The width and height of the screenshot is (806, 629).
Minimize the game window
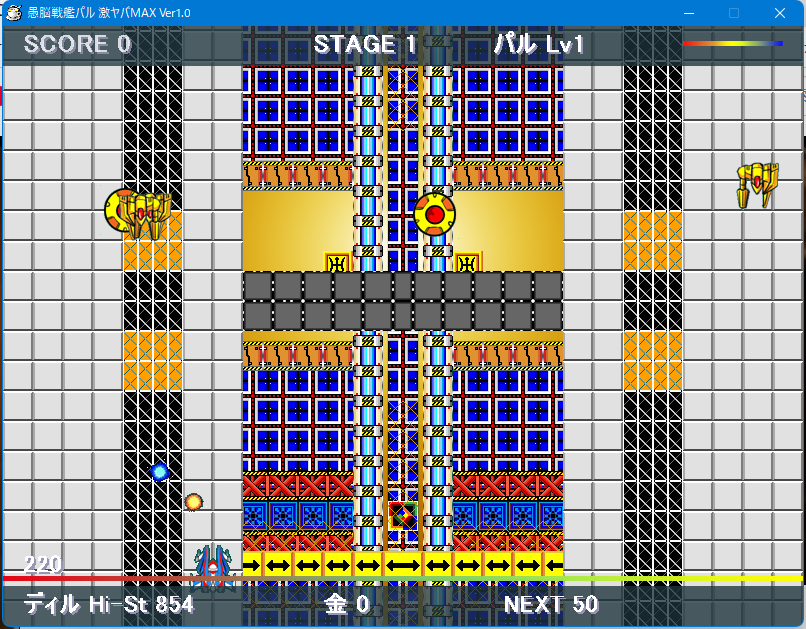click(688, 13)
